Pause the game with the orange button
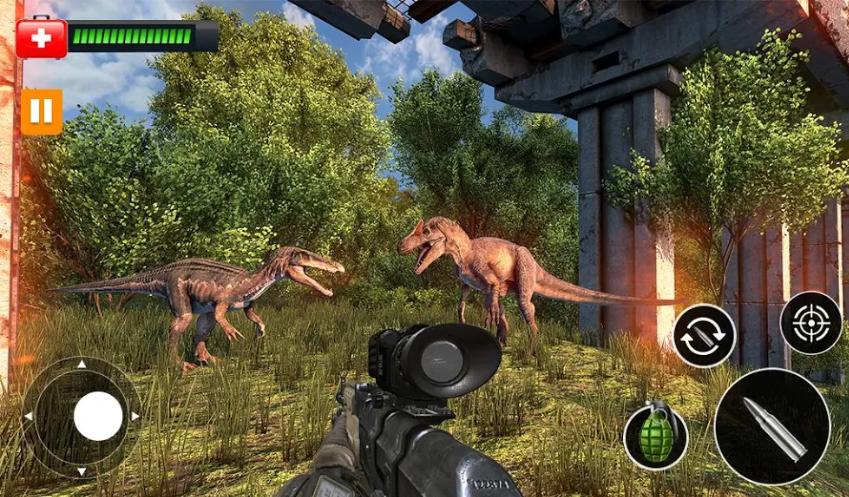This screenshot has width=849, height=497. (x=41, y=111)
